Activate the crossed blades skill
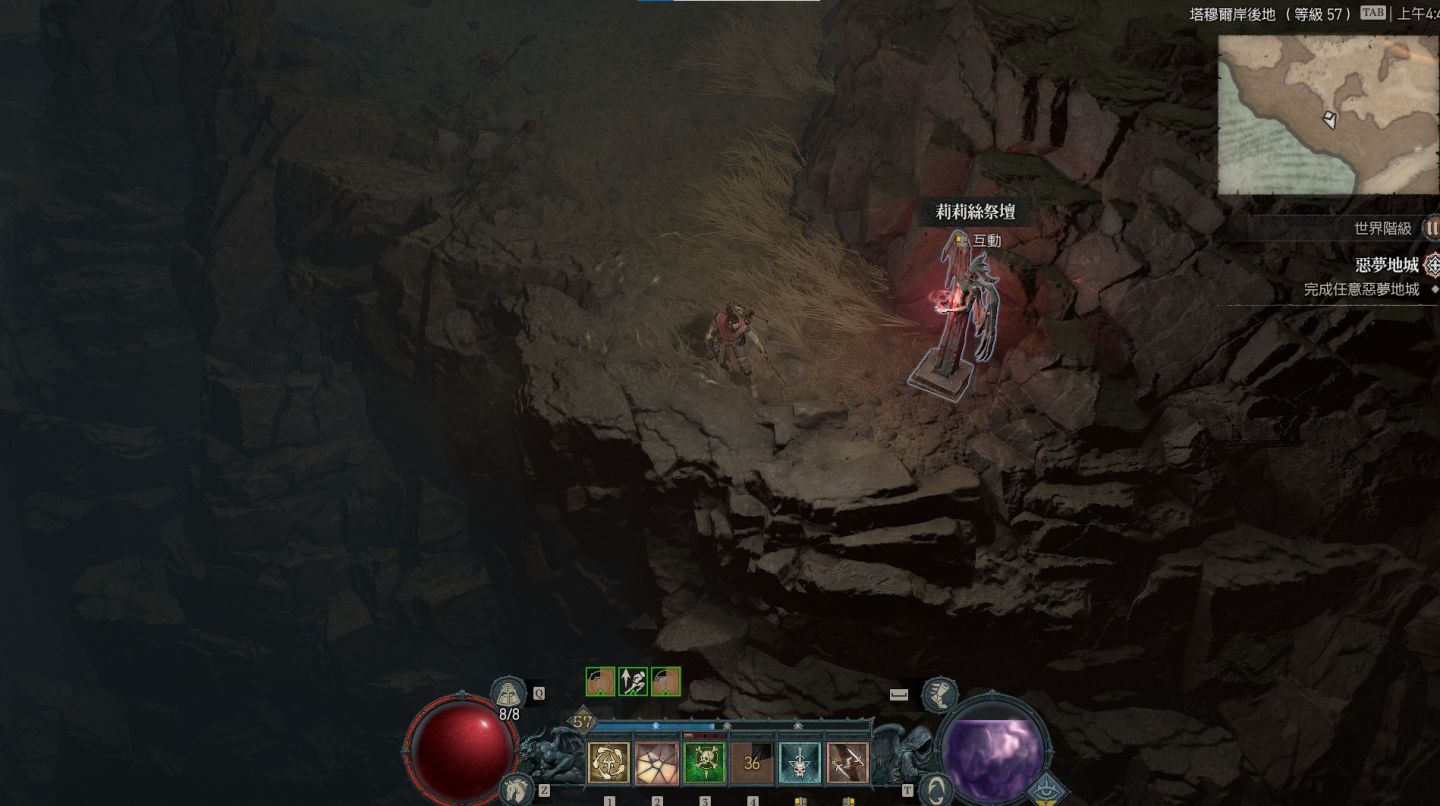The width and height of the screenshot is (1440, 806). point(848,763)
